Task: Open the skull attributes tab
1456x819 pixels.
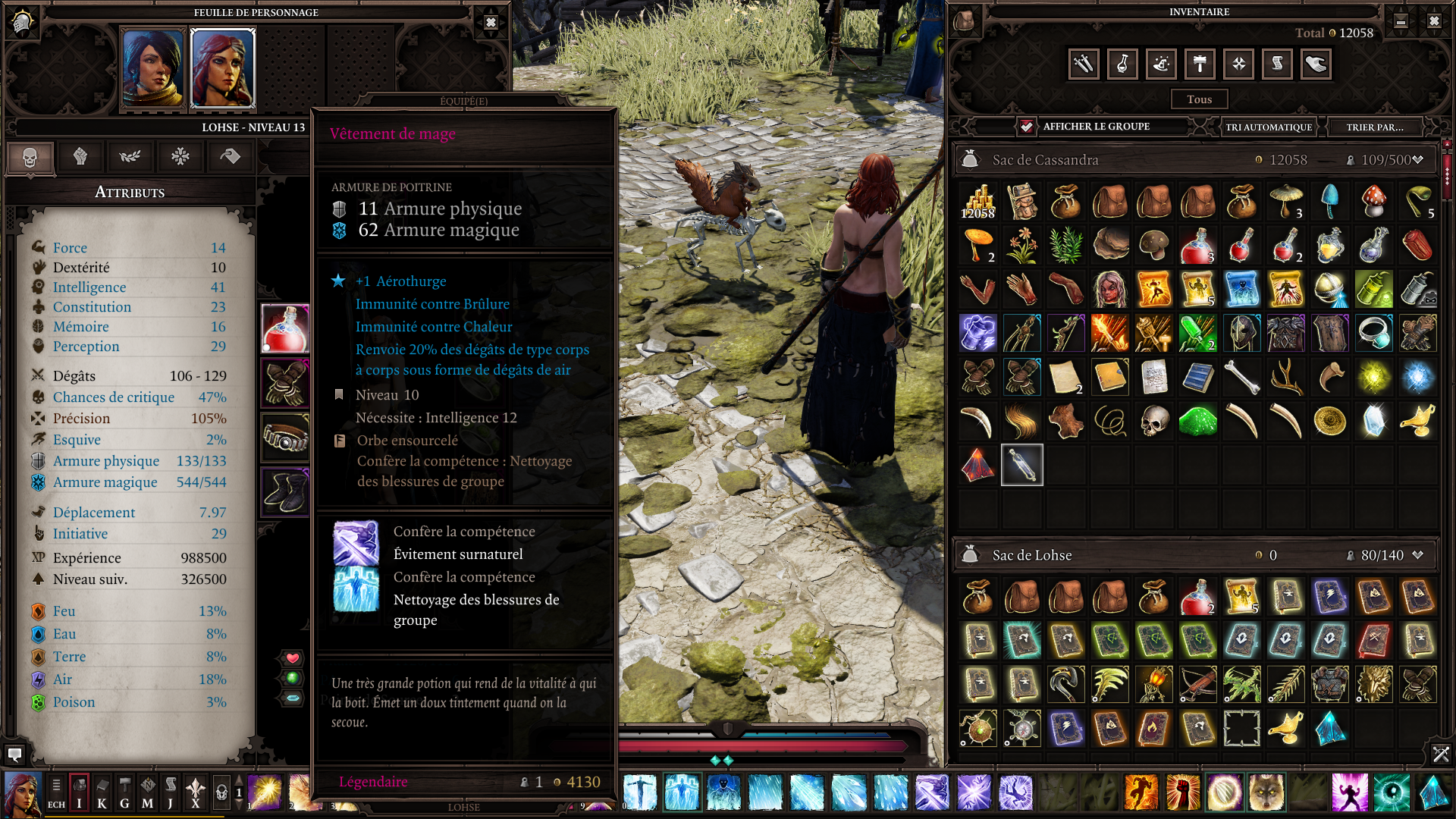Action: click(30, 157)
